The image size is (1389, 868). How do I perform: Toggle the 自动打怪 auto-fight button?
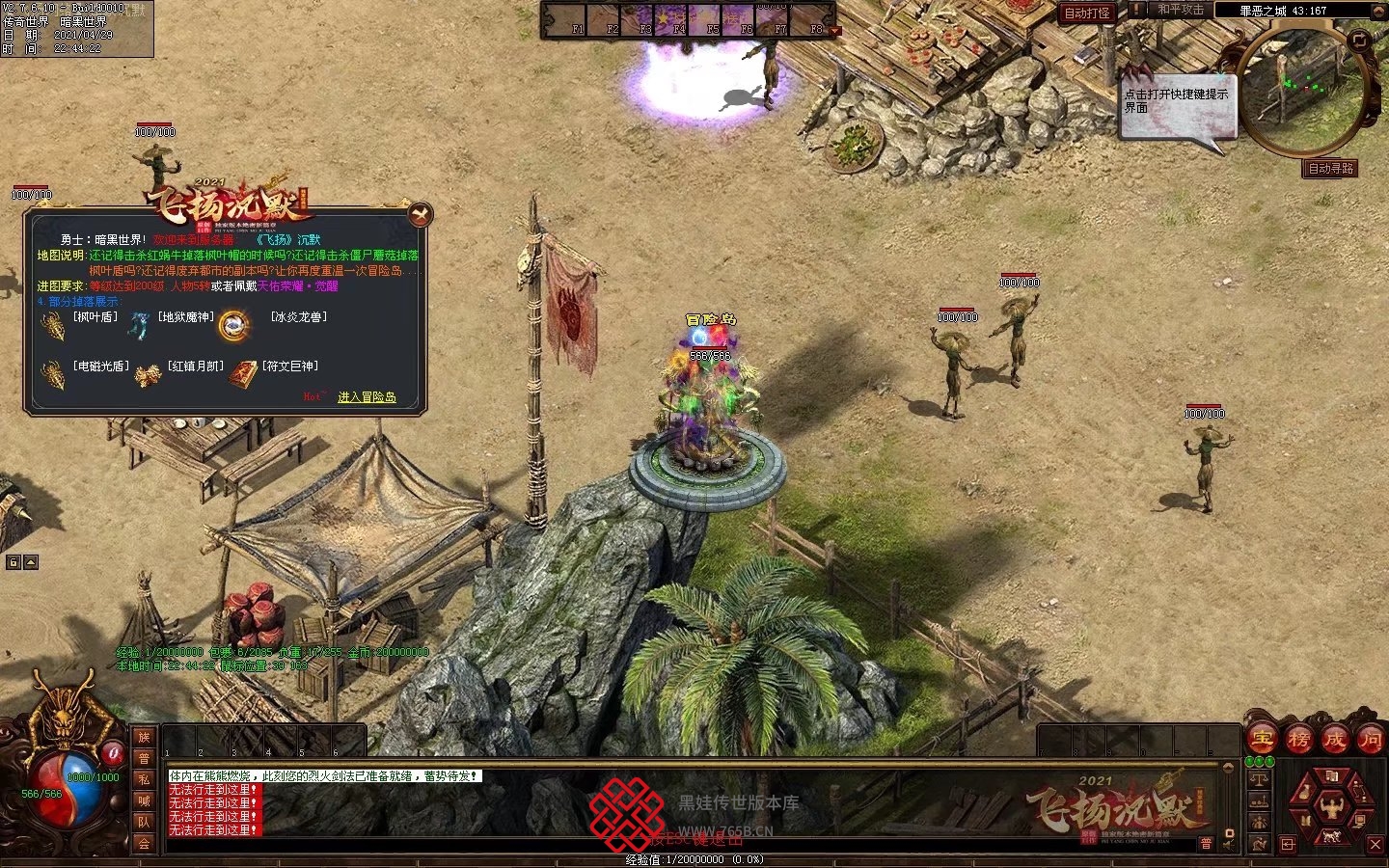coord(1087,13)
